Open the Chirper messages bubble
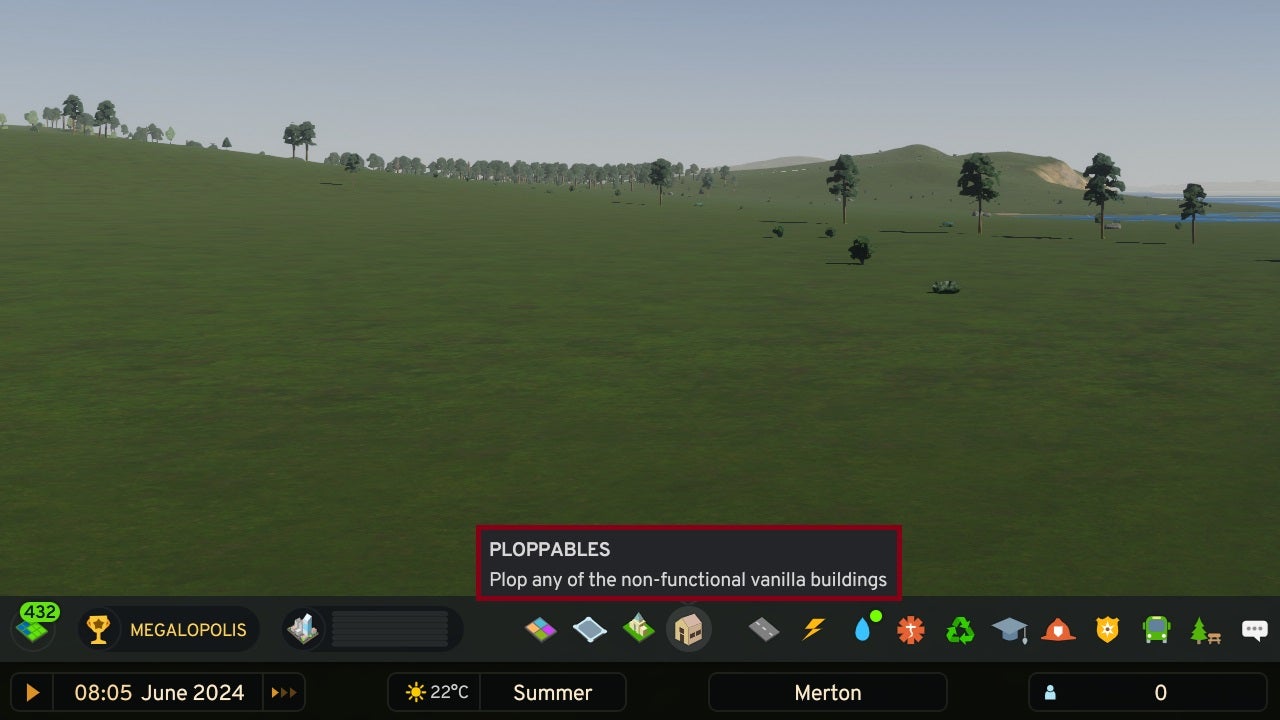 coord(1253,629)
